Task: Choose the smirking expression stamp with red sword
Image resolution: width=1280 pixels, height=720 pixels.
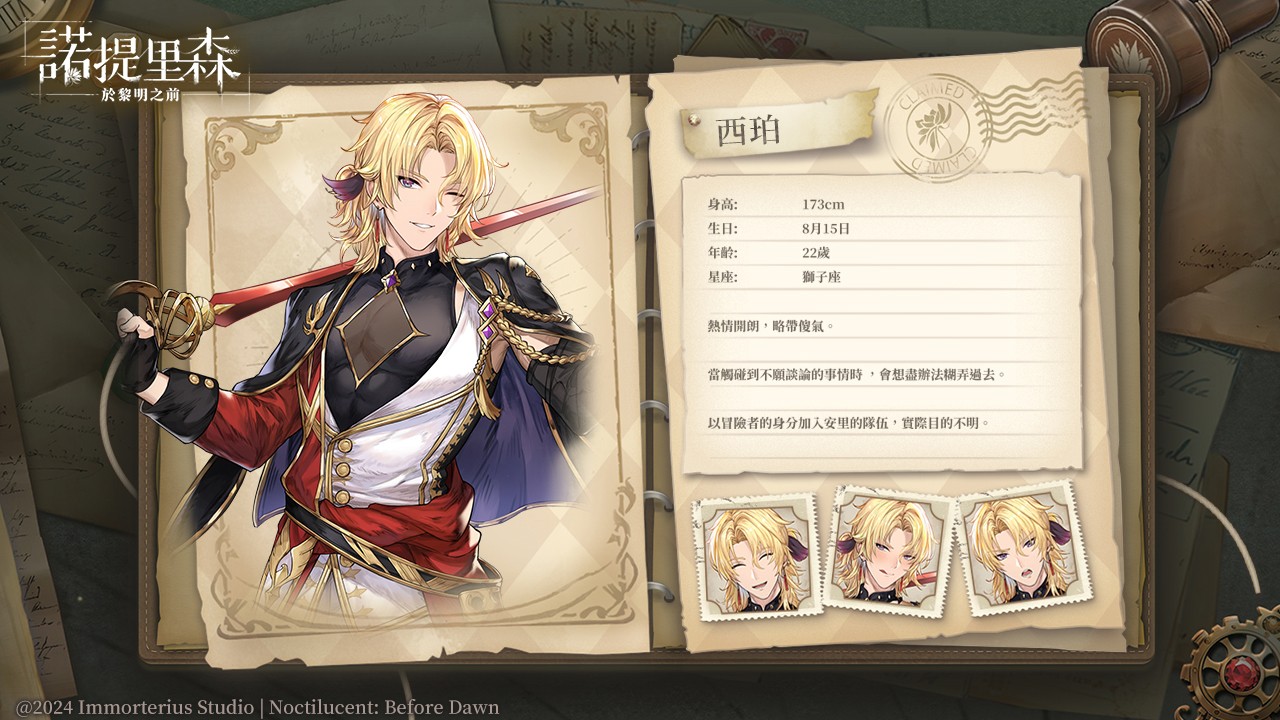Action: click(x=889, y=548)
